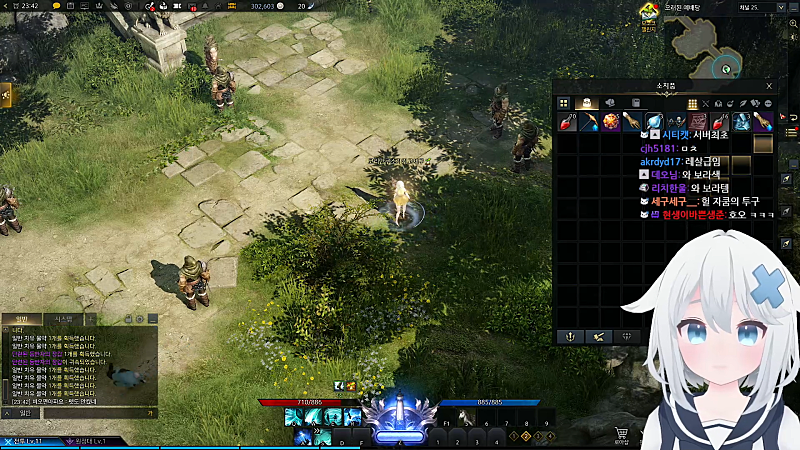The width and height of the screenshot is (800, 450).
Task: Switch to the general chat tab
Action: [x=22, y=319]
